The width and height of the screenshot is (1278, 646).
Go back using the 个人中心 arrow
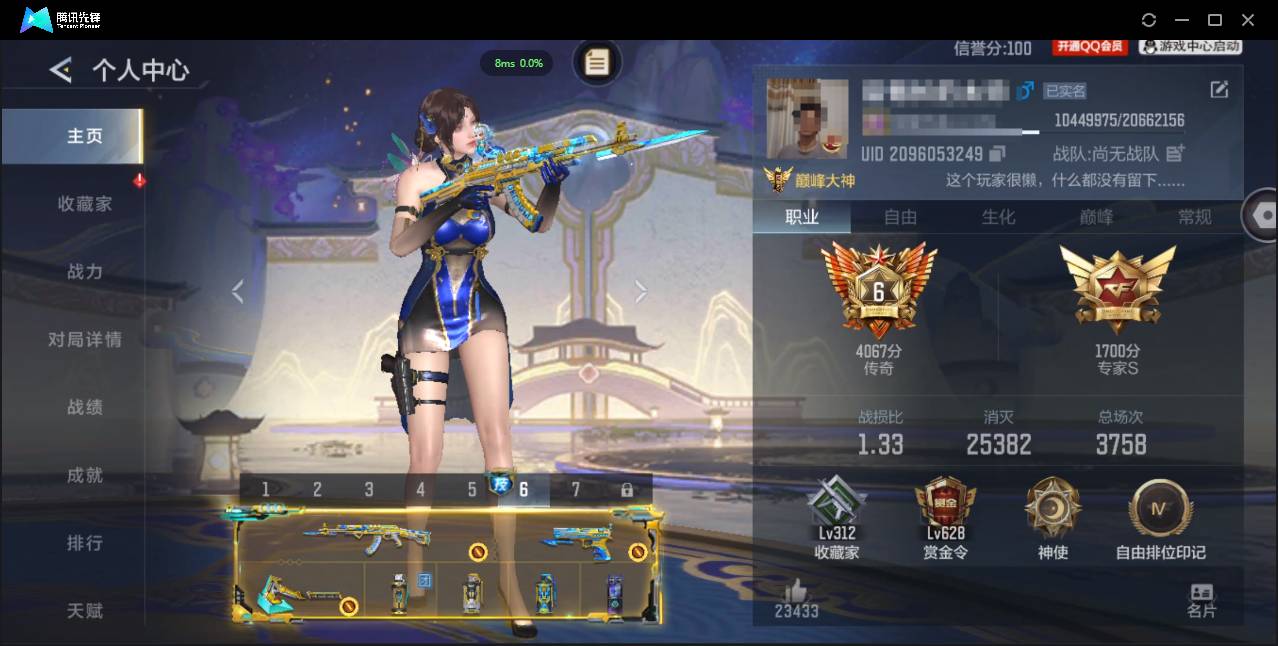tap(61, 69)
